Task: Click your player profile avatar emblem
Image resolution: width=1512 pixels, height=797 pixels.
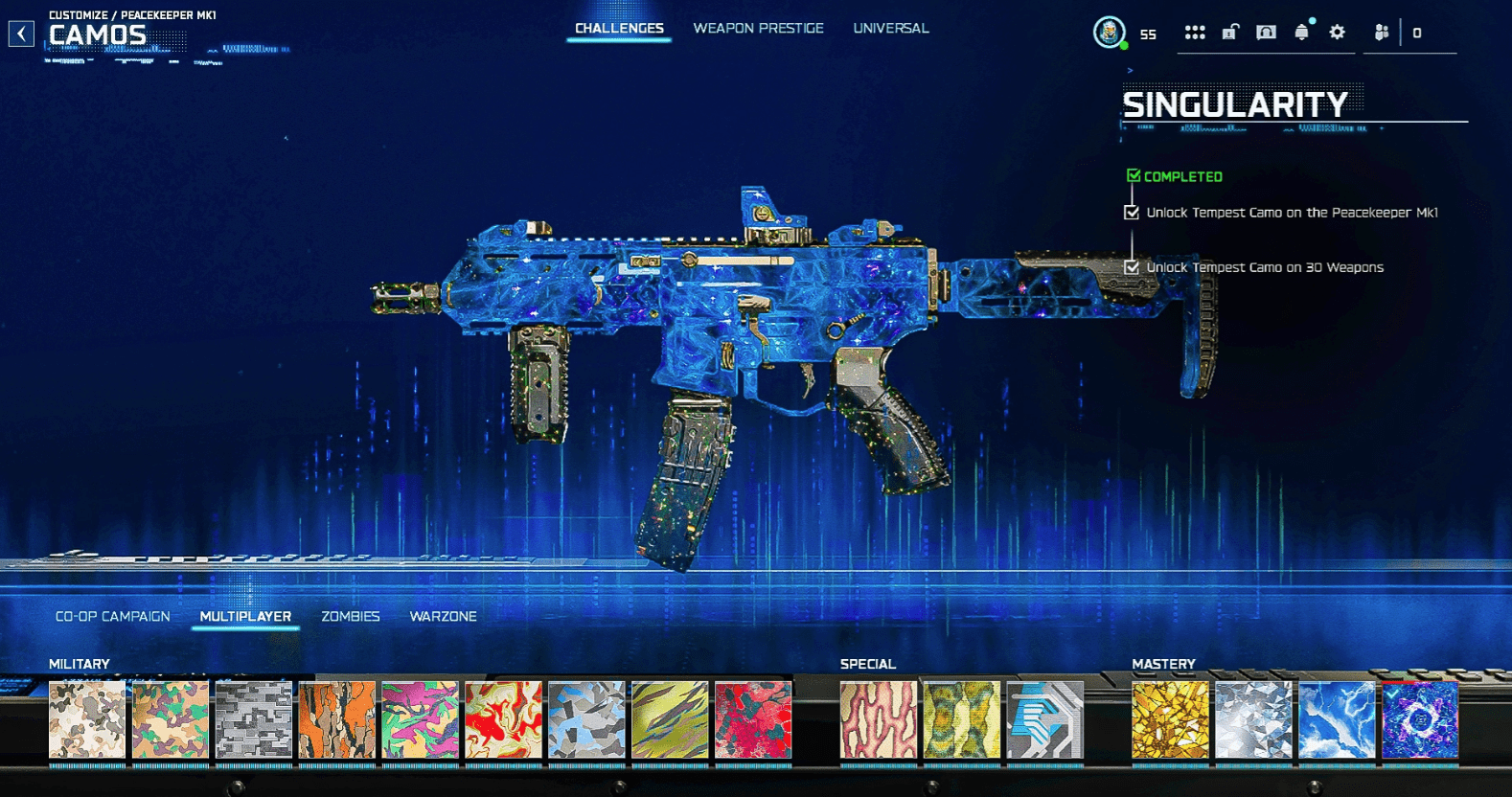Action: tap(1110, 30)
